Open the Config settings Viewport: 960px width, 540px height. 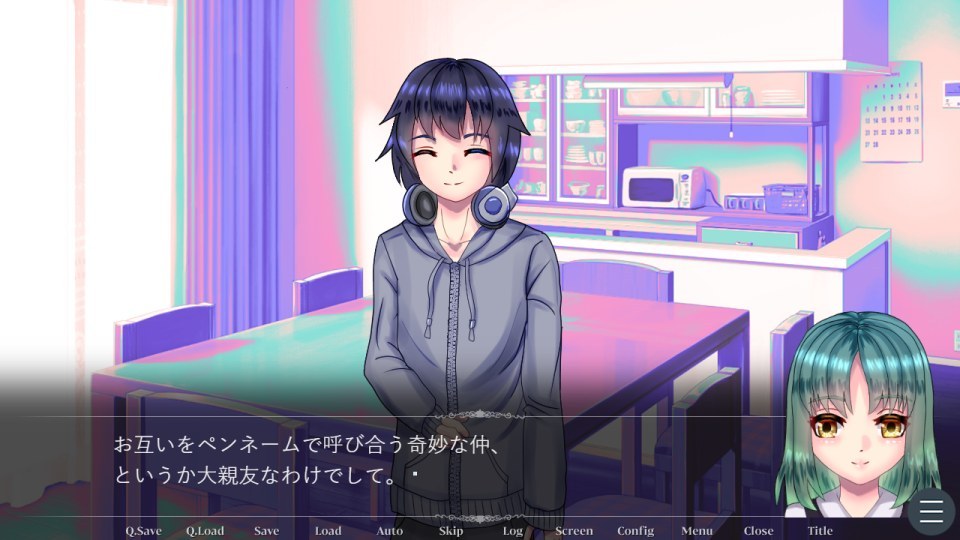(635, 531)
